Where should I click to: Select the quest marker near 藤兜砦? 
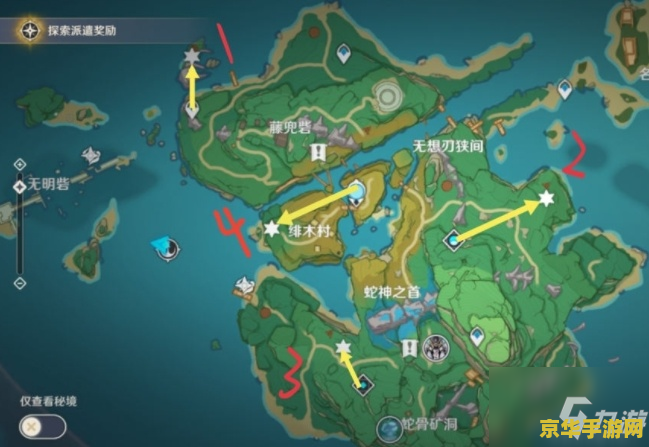318,152
